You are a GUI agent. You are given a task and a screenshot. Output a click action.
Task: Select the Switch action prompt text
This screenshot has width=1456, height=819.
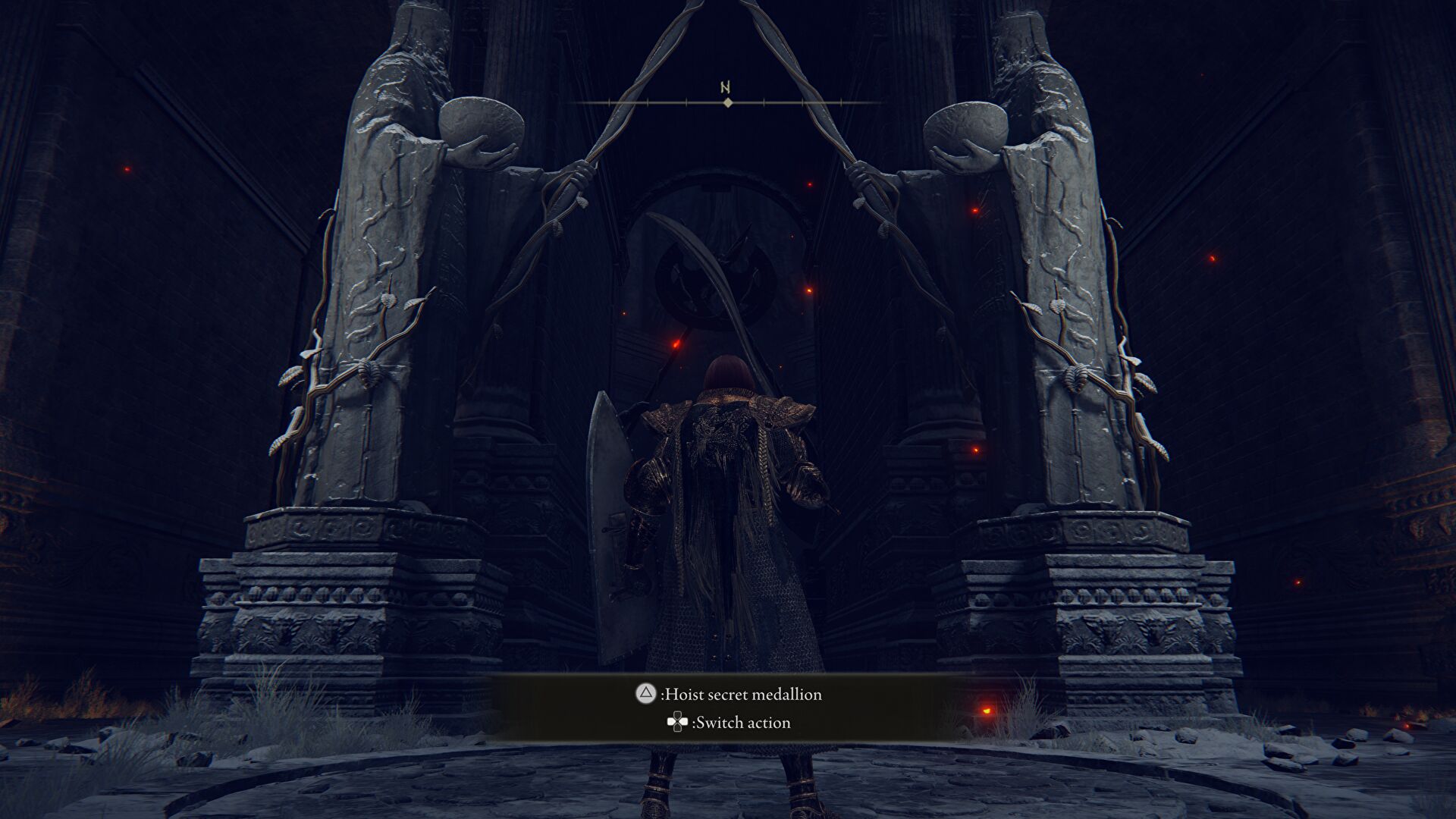pos(739,723)
